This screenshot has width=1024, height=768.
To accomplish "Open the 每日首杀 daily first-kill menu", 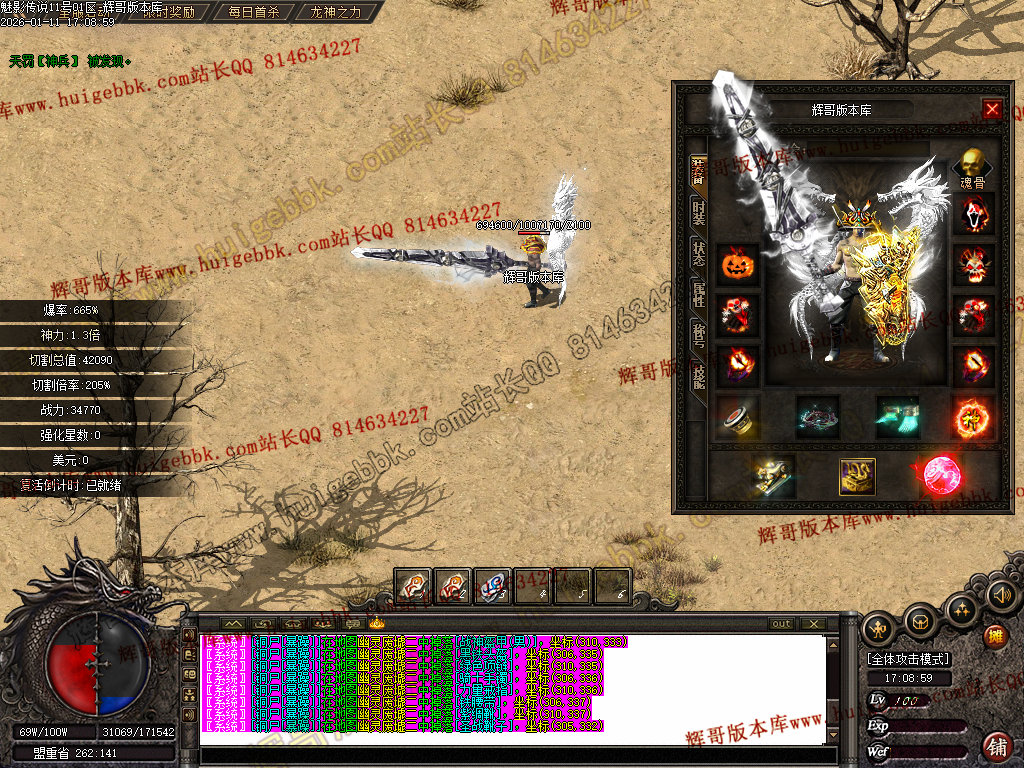I will pos(253,12).
